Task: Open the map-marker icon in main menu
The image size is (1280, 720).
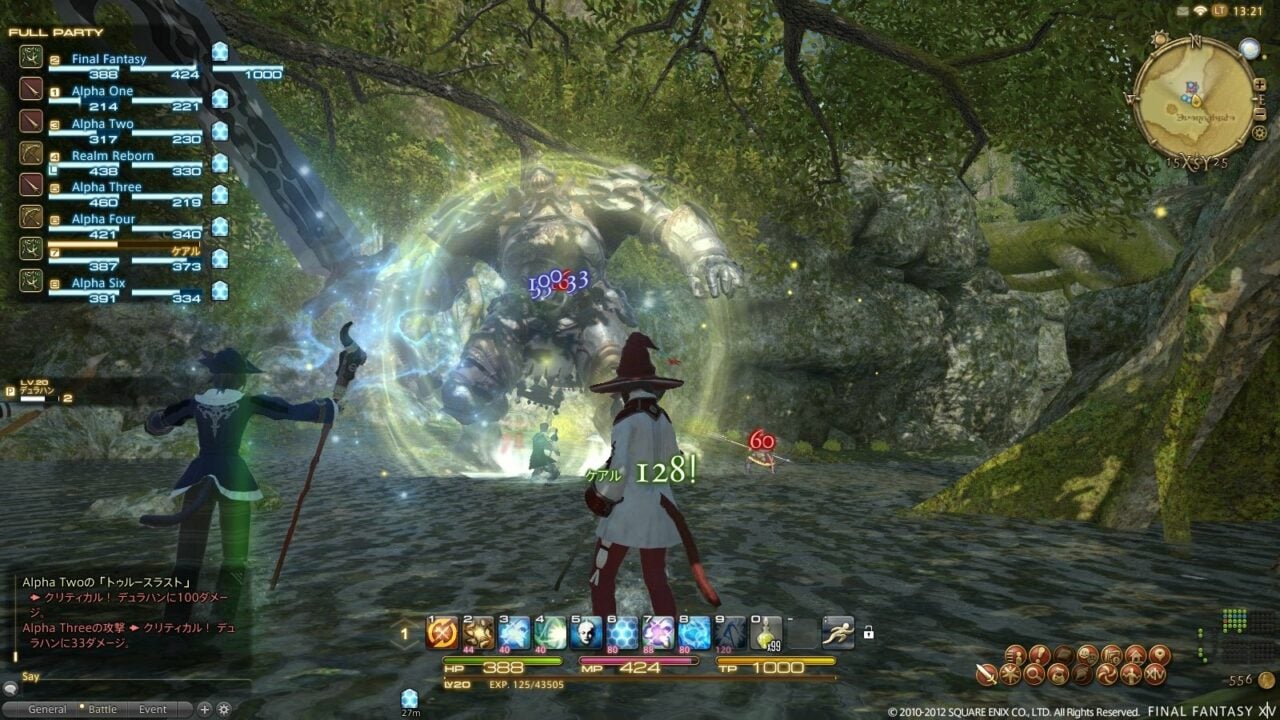Action: 1160,655
